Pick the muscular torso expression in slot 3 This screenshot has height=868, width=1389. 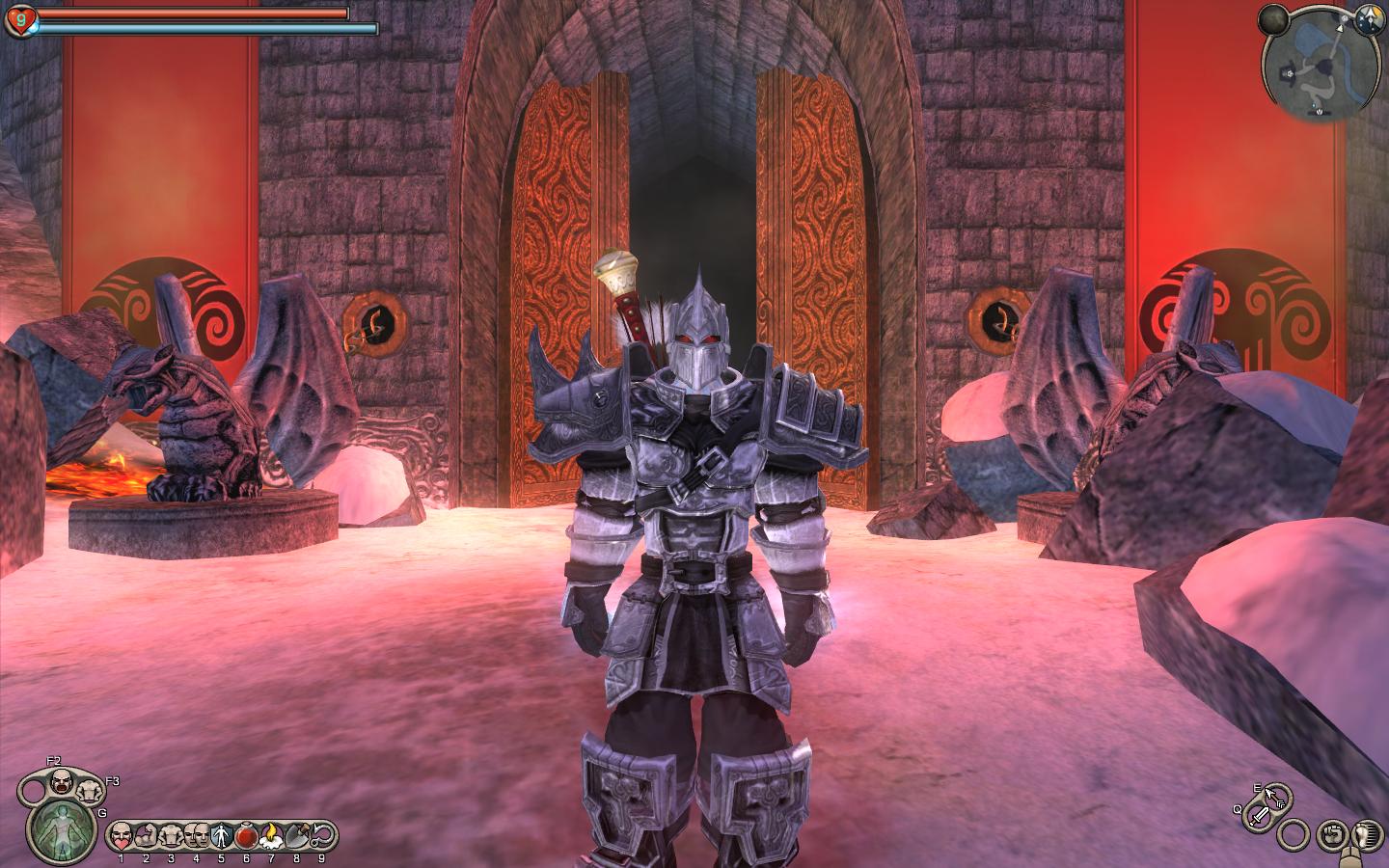[171, 833]
